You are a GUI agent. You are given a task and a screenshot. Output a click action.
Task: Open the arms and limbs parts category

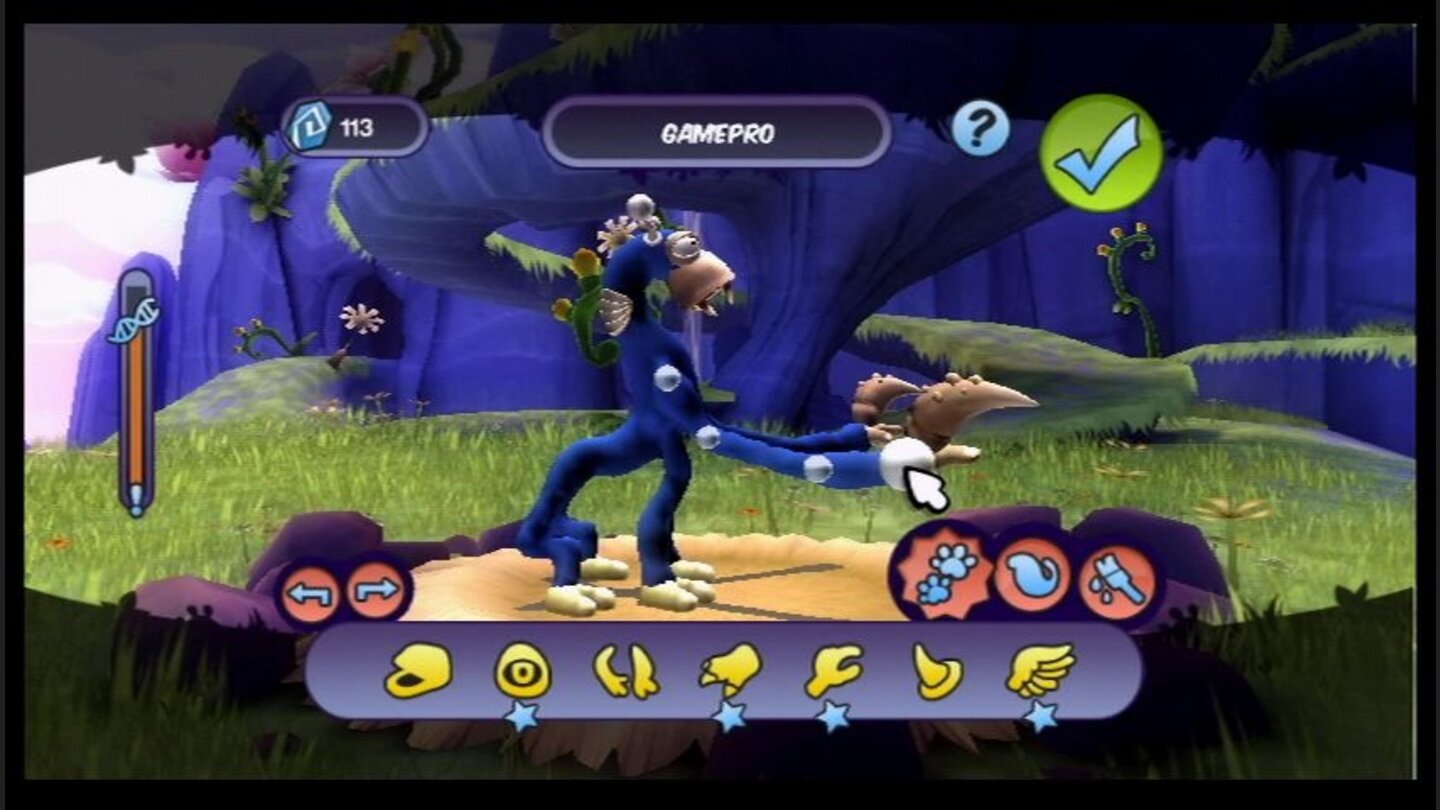click(x=627, y=670)
